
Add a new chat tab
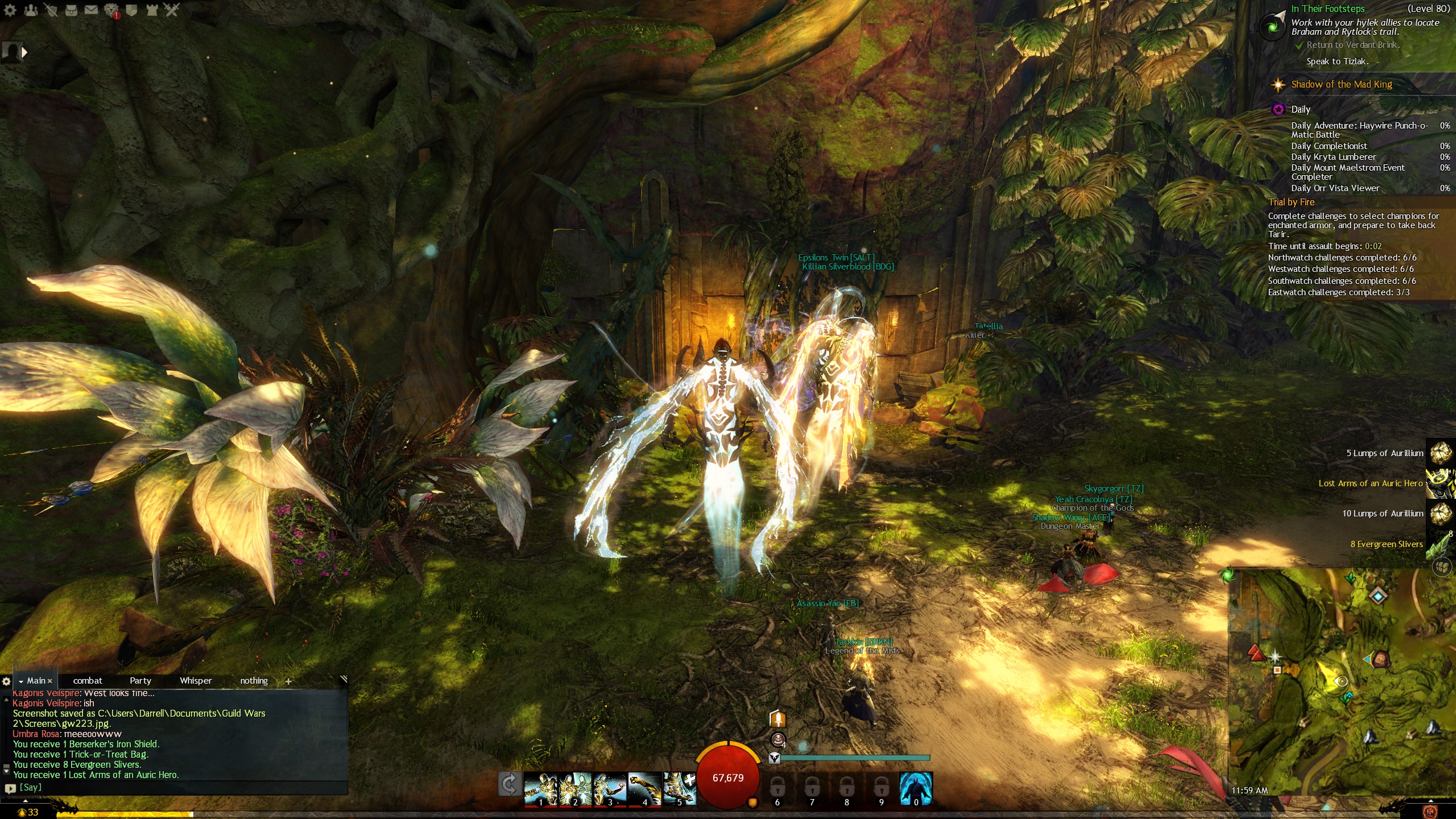click(288, 681)
